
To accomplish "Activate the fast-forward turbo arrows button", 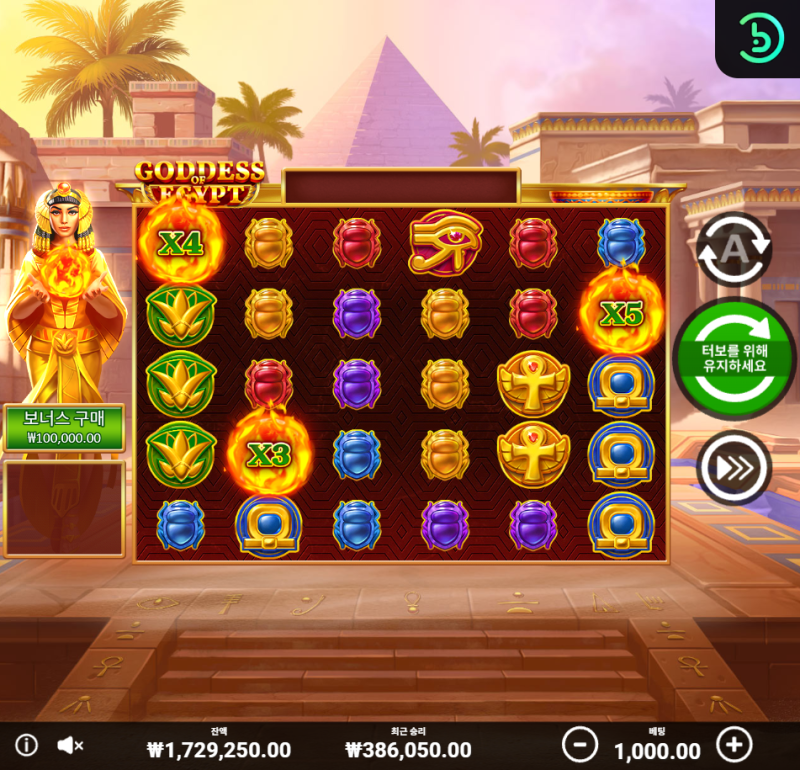I will point(733,466).
